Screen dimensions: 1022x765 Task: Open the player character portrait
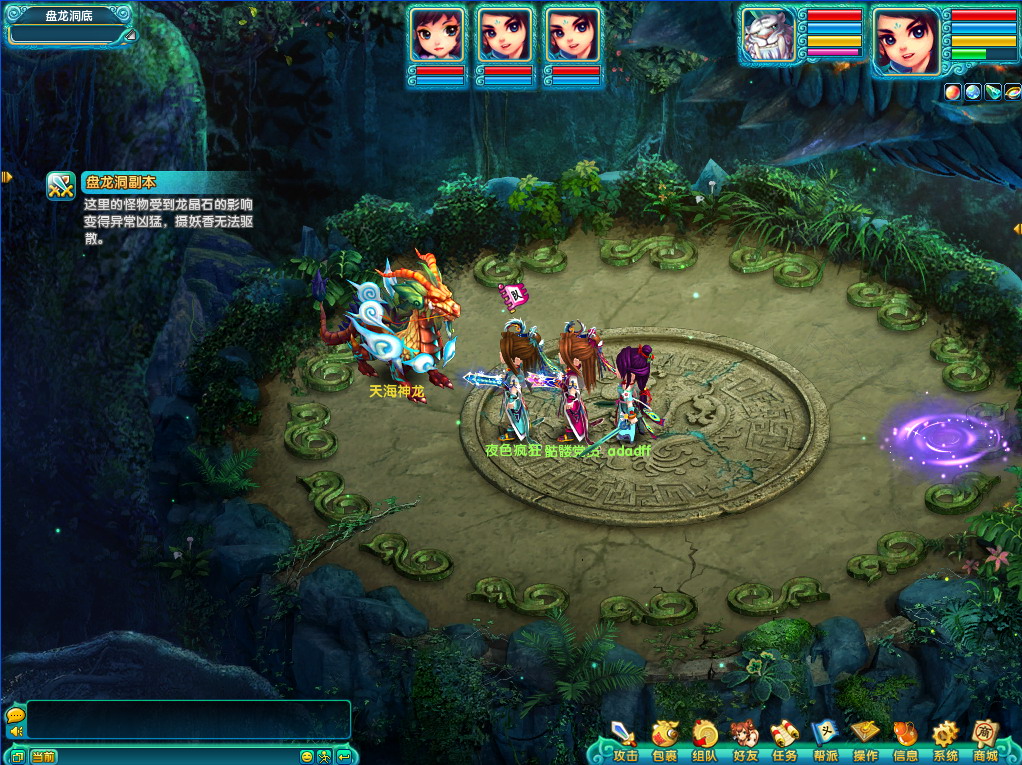(x=906, y=38)
